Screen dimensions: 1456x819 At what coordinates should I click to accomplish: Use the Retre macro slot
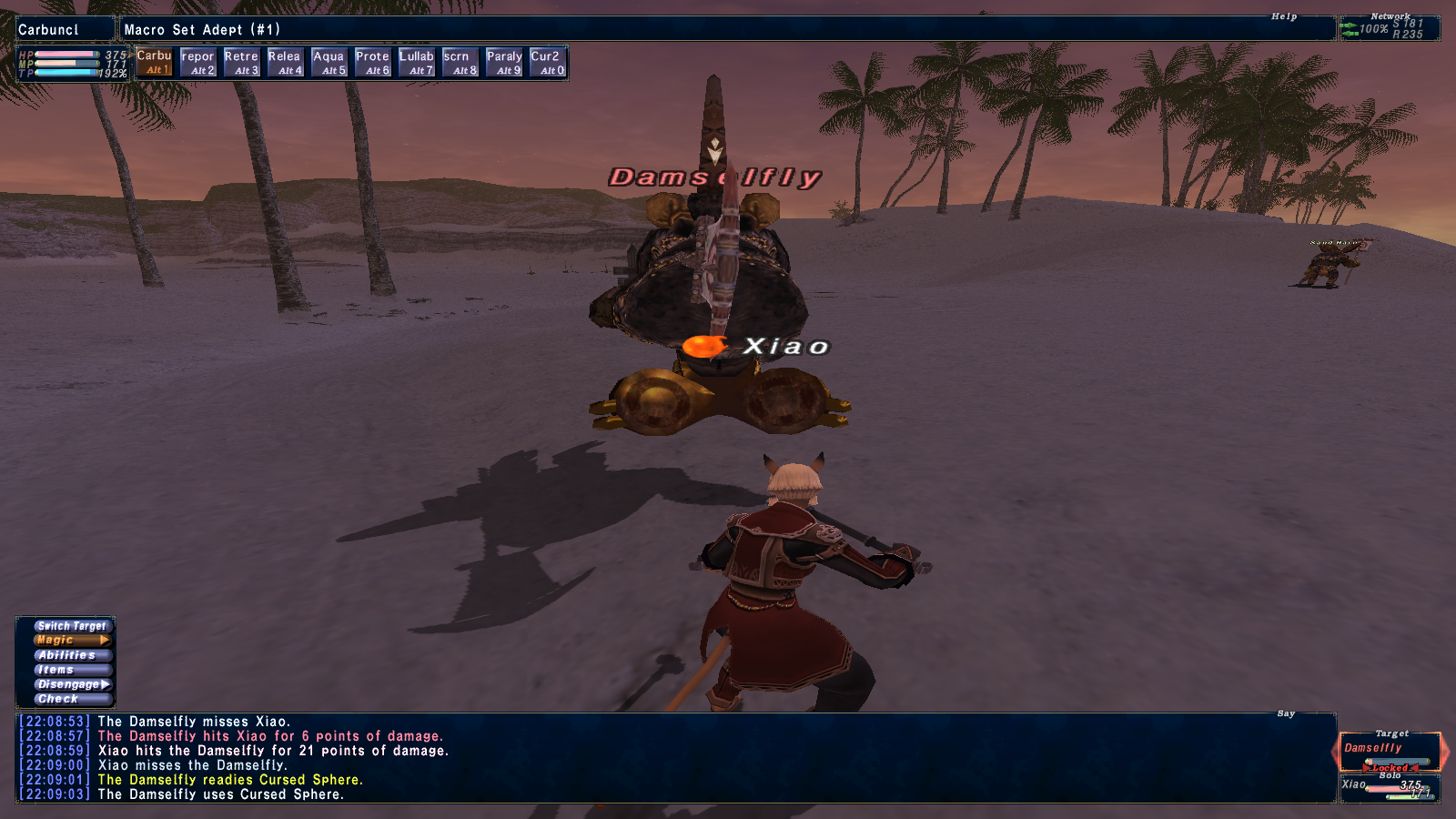(x=241, y=63)
